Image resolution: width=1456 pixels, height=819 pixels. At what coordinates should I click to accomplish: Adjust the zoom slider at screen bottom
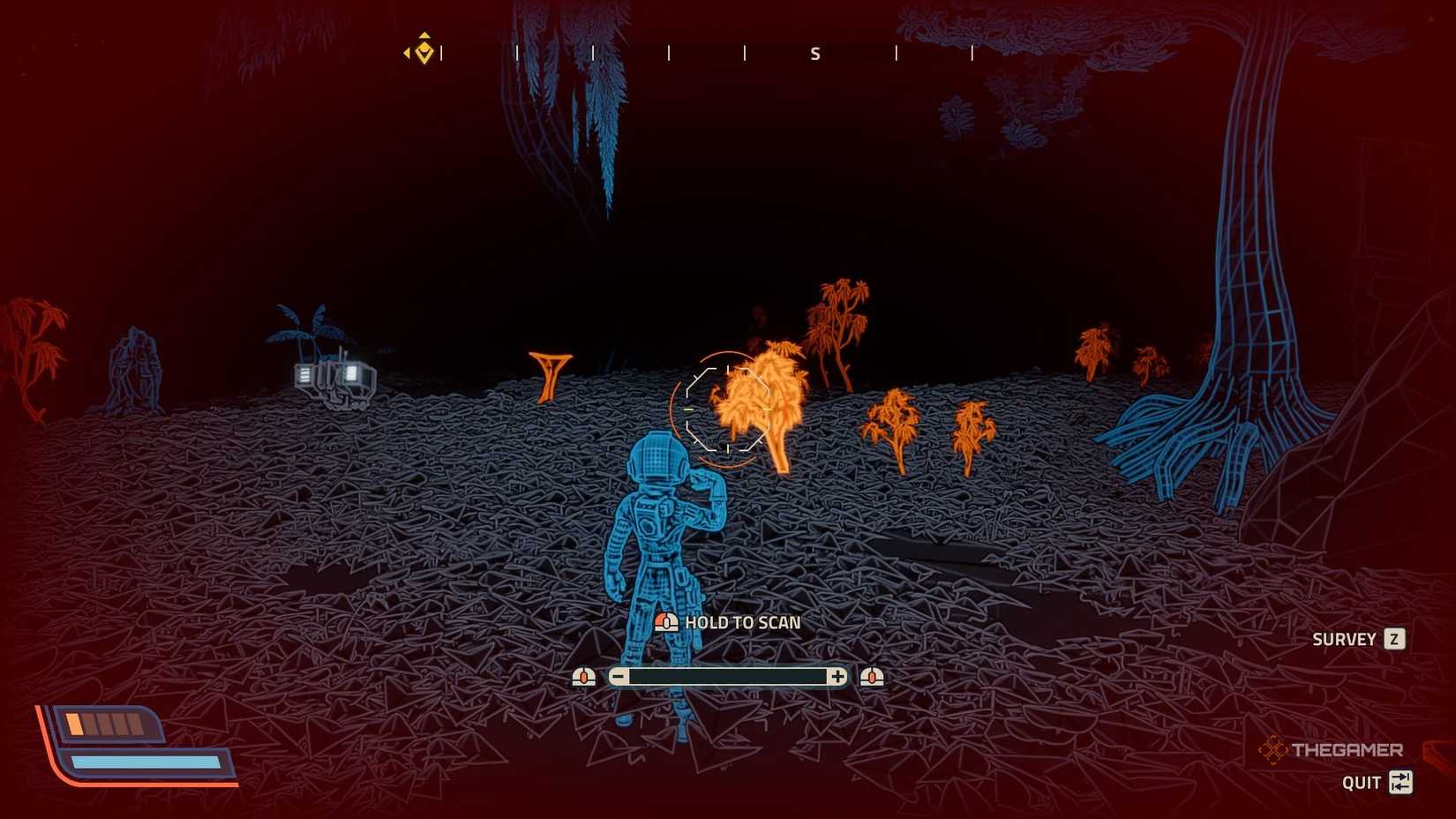pos(728,676)
